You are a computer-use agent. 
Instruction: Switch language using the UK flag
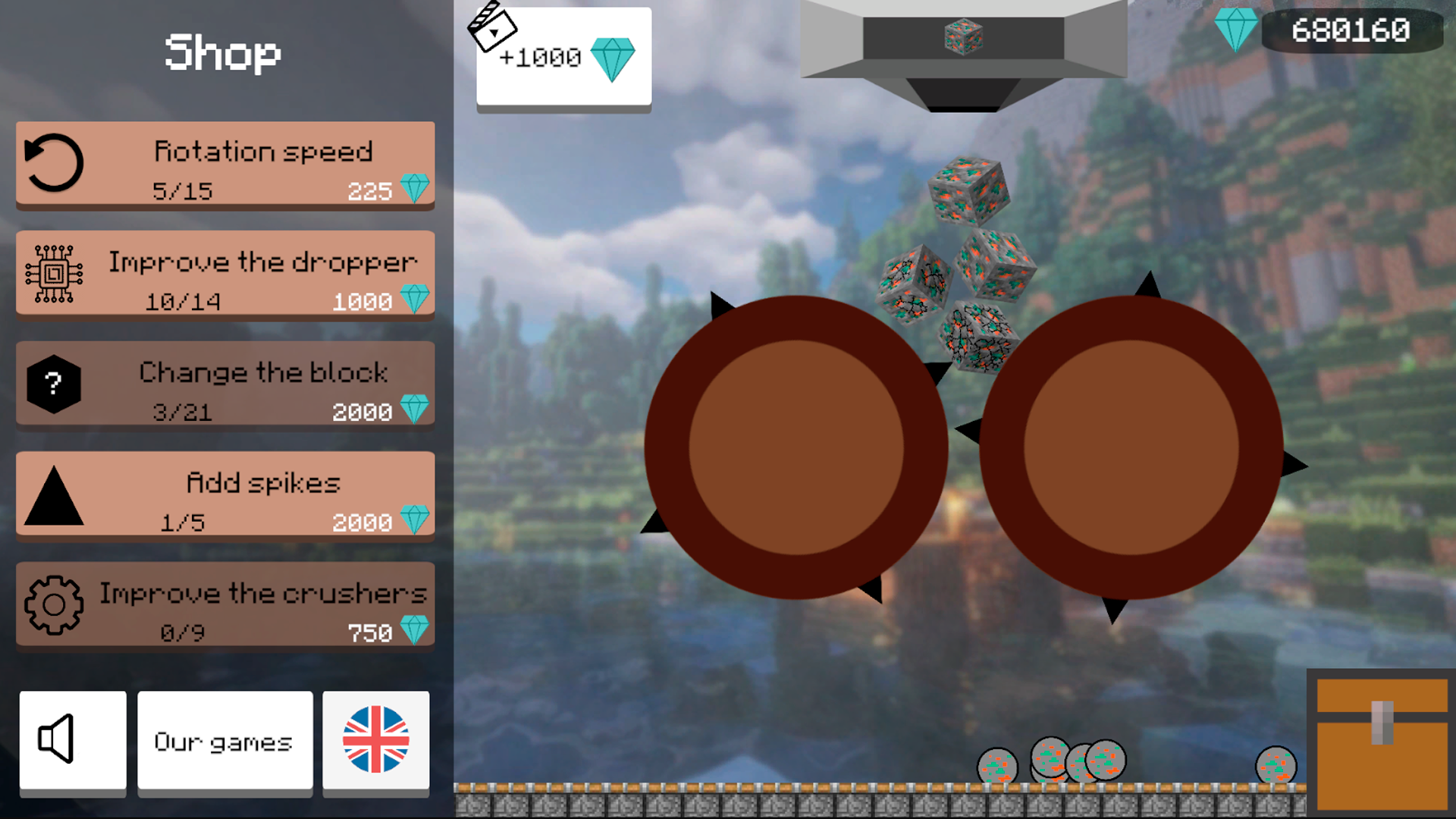(x=376, y=741)
